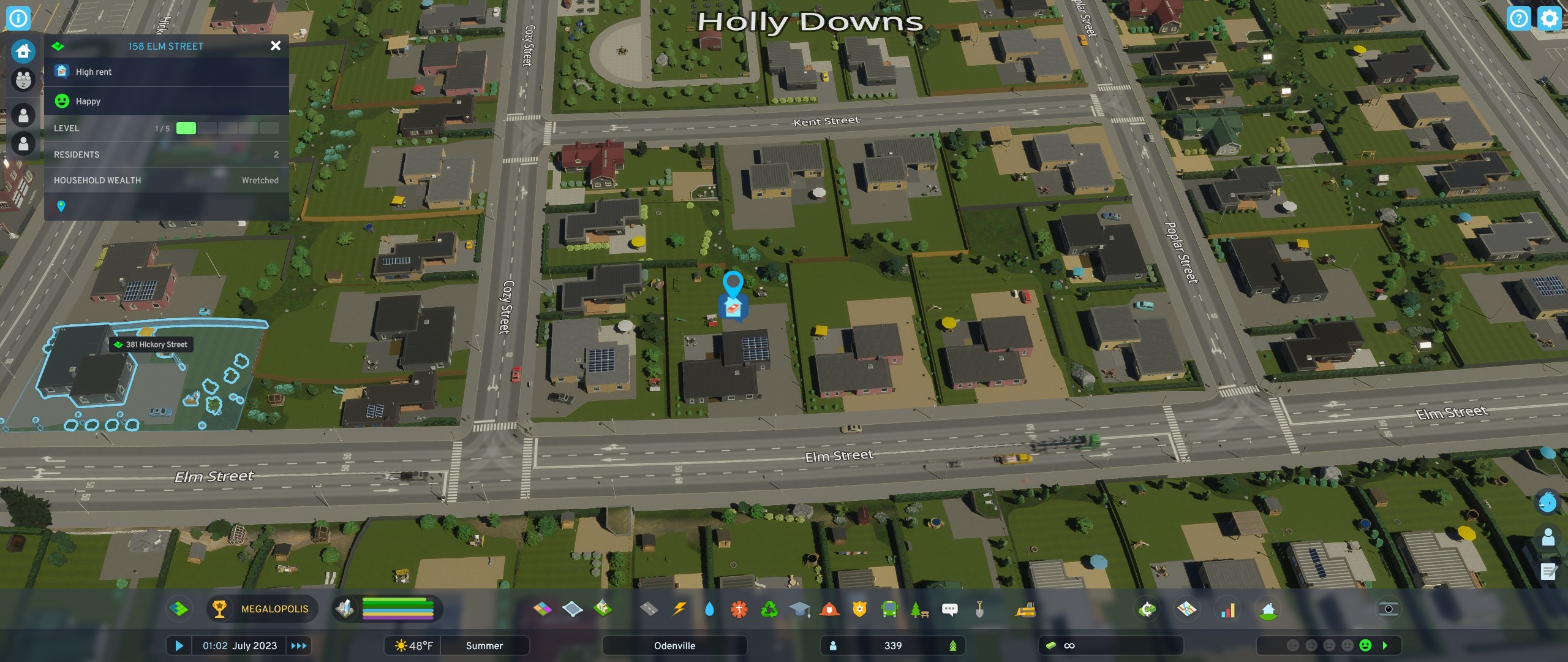Toggle game pause with the play button
Viewport: 1568px width, 662px height.
[x=179, y=645]
